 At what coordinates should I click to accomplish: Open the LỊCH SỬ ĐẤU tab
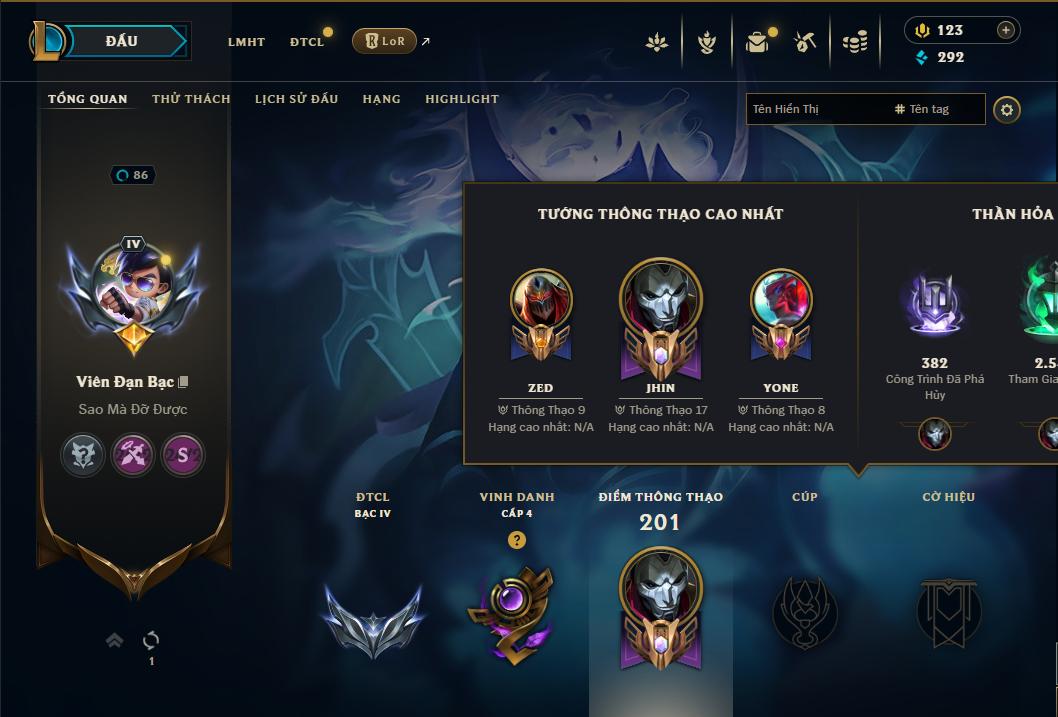(x=296, y=99)
